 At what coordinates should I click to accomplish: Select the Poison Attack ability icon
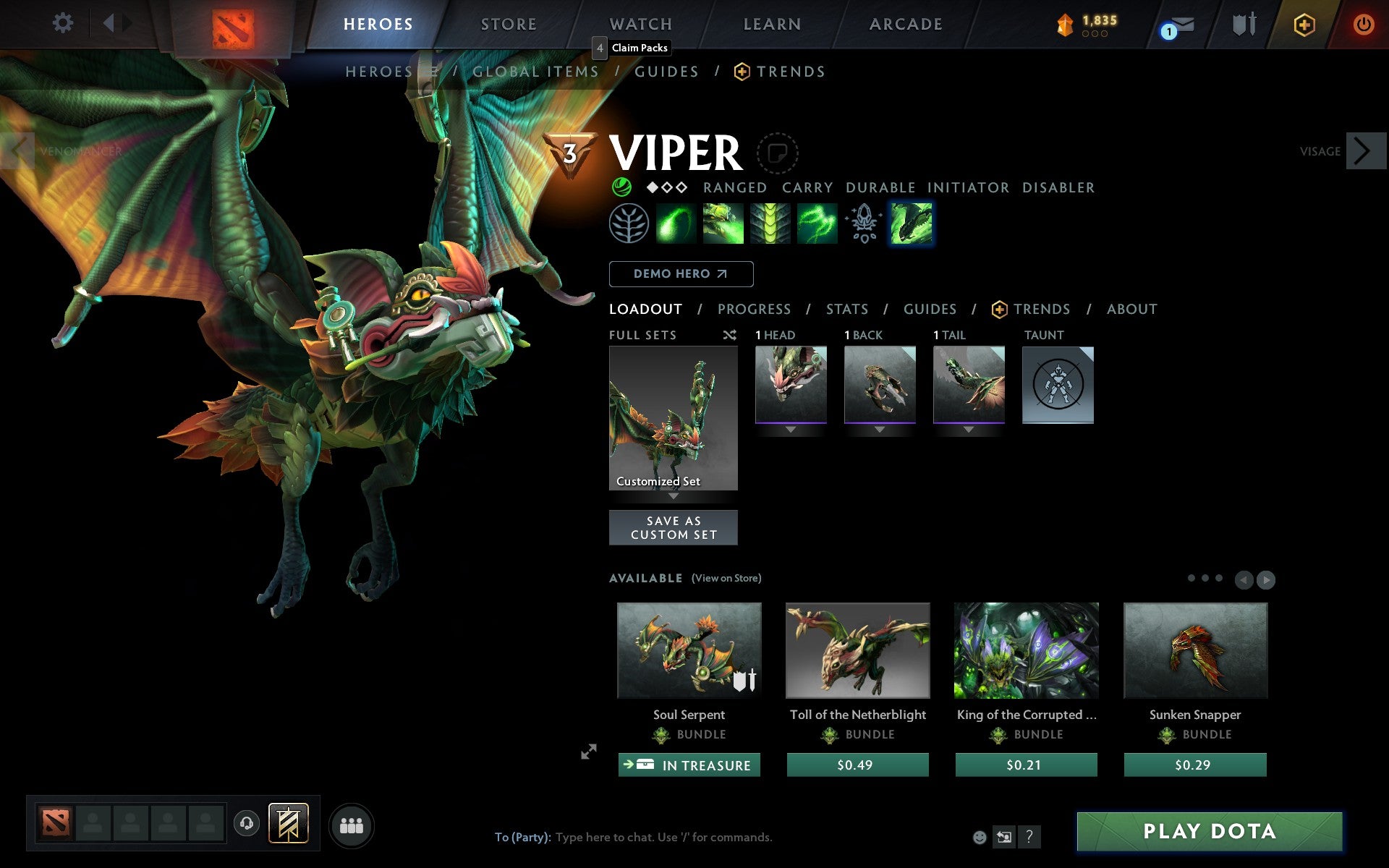point(676,224)
